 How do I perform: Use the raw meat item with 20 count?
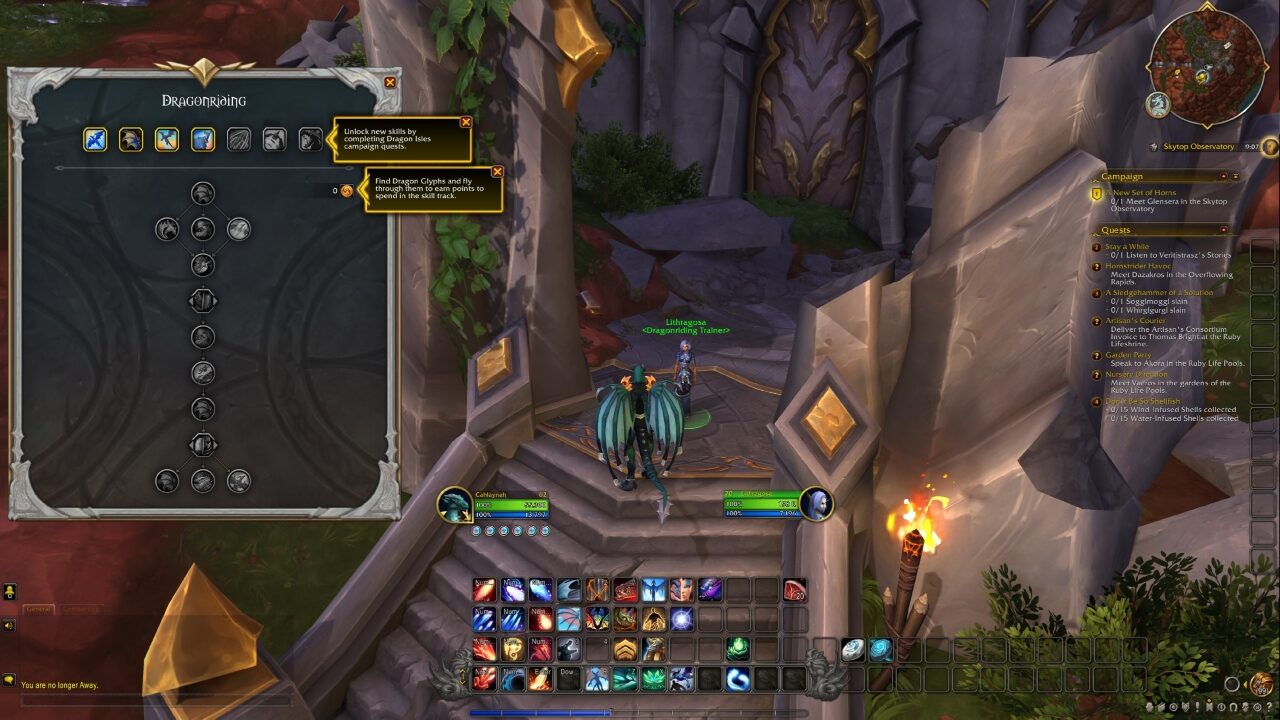(x=795, y=590)
